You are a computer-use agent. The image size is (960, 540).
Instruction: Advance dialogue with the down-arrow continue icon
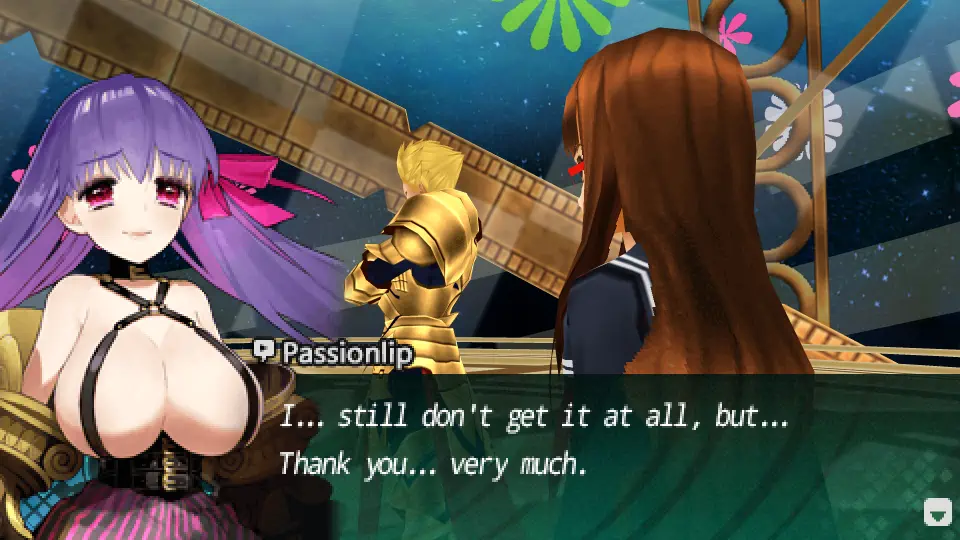937,513
